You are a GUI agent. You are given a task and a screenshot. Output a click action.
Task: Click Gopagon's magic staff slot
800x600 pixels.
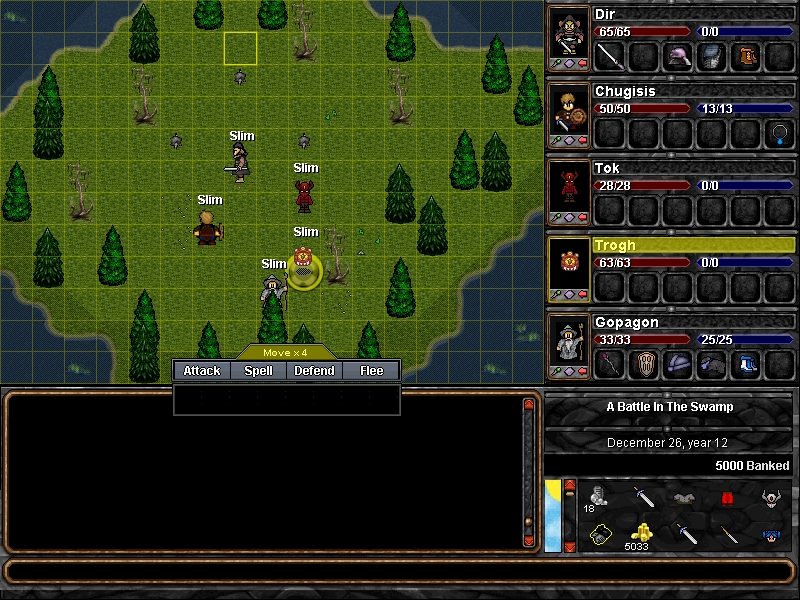click(x=609, y=364)
